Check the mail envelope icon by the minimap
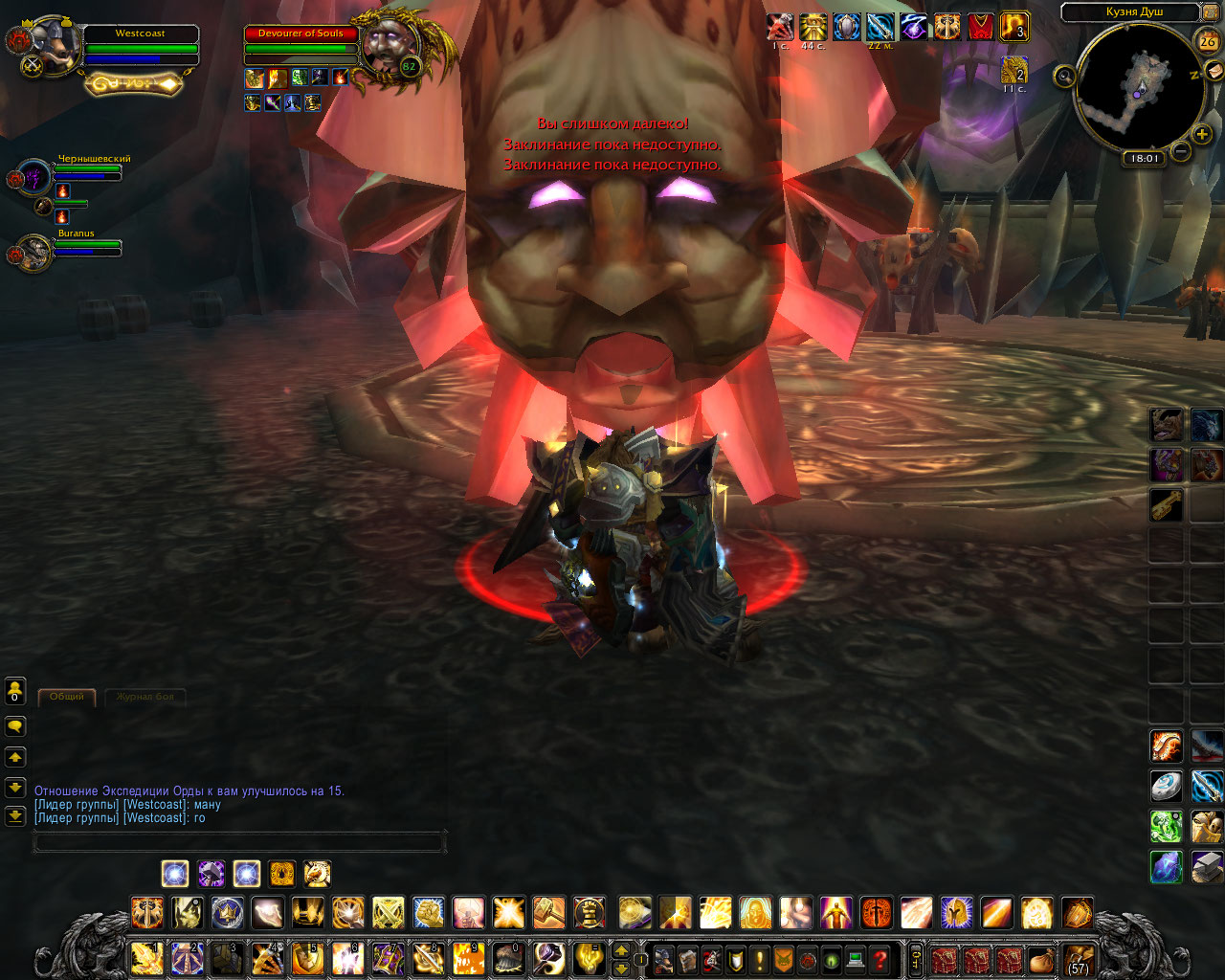 1214,71
